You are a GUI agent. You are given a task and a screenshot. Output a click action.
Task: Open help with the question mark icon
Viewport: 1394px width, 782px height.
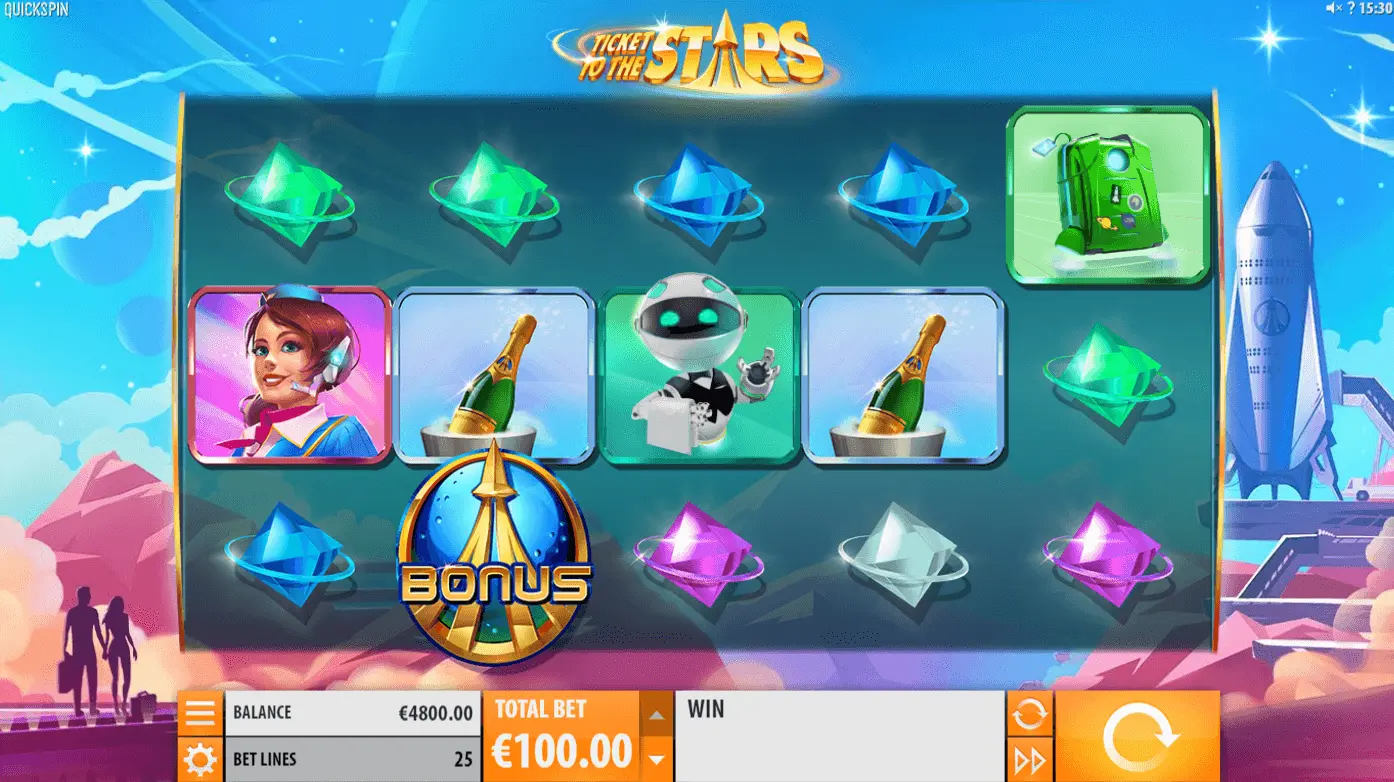pyautogui.click(x=1351, y=8)
